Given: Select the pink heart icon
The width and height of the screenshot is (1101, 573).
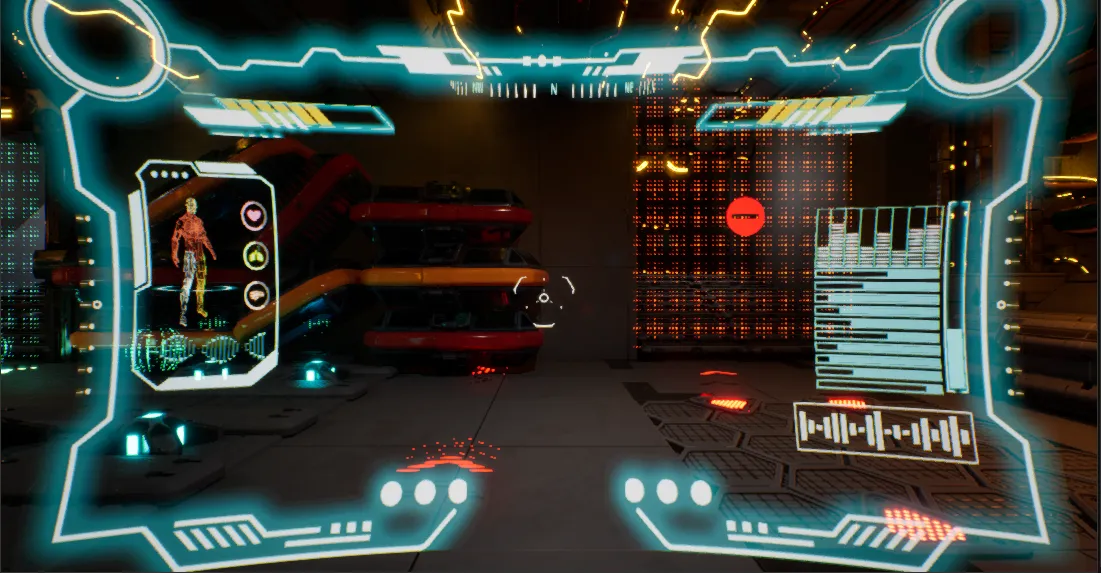Looking at the screenshot, I should 256,215.
